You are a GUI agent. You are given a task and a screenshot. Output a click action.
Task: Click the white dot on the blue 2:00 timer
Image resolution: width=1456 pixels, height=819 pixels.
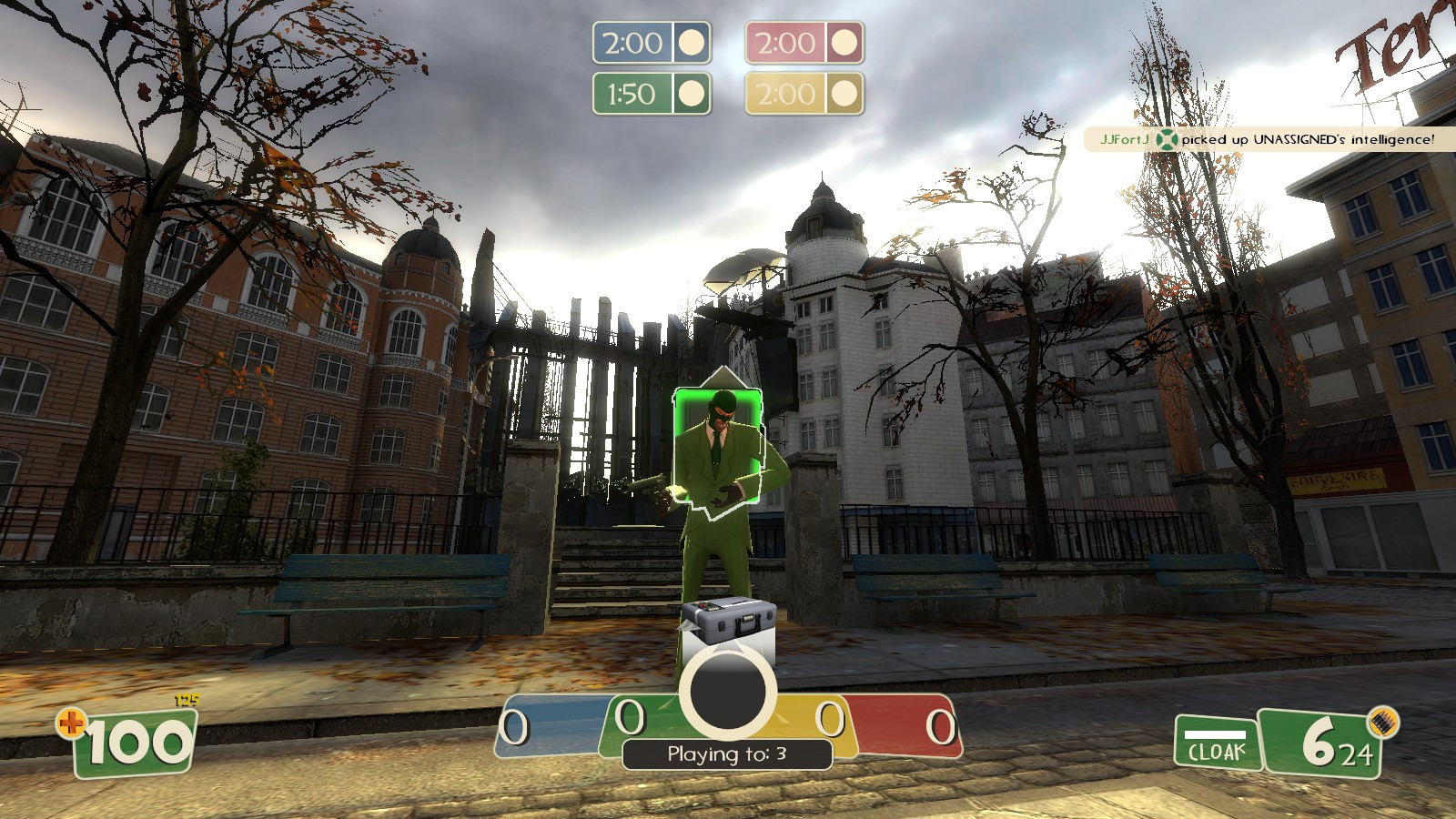point(693,43)
